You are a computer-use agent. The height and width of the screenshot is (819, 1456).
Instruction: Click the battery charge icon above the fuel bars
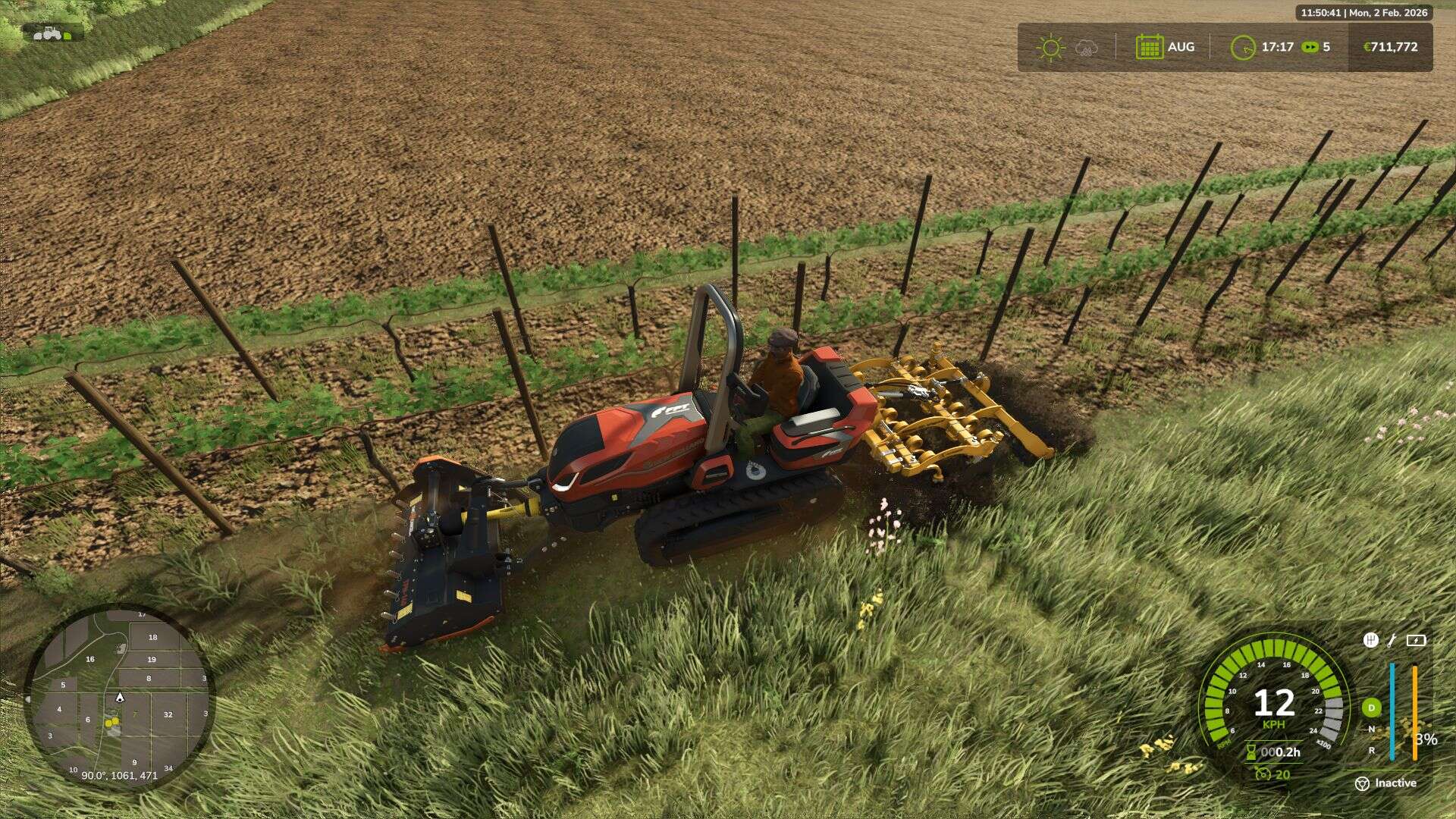tap(1416, 640)
